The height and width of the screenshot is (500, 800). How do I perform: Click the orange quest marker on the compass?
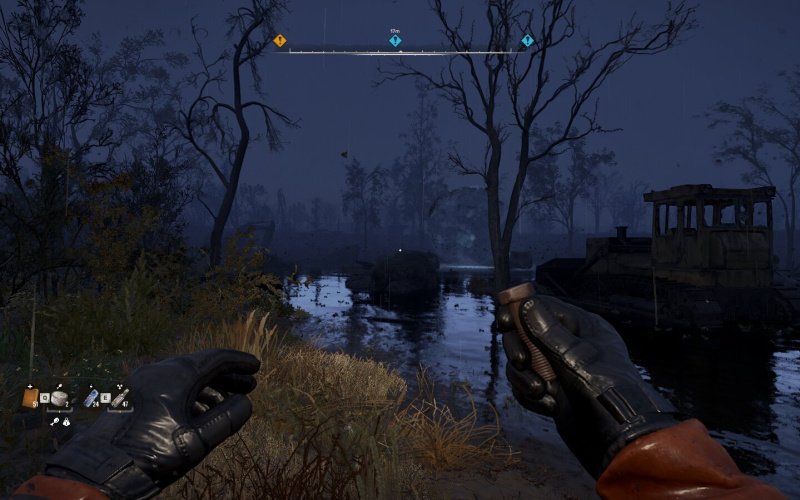280,41
